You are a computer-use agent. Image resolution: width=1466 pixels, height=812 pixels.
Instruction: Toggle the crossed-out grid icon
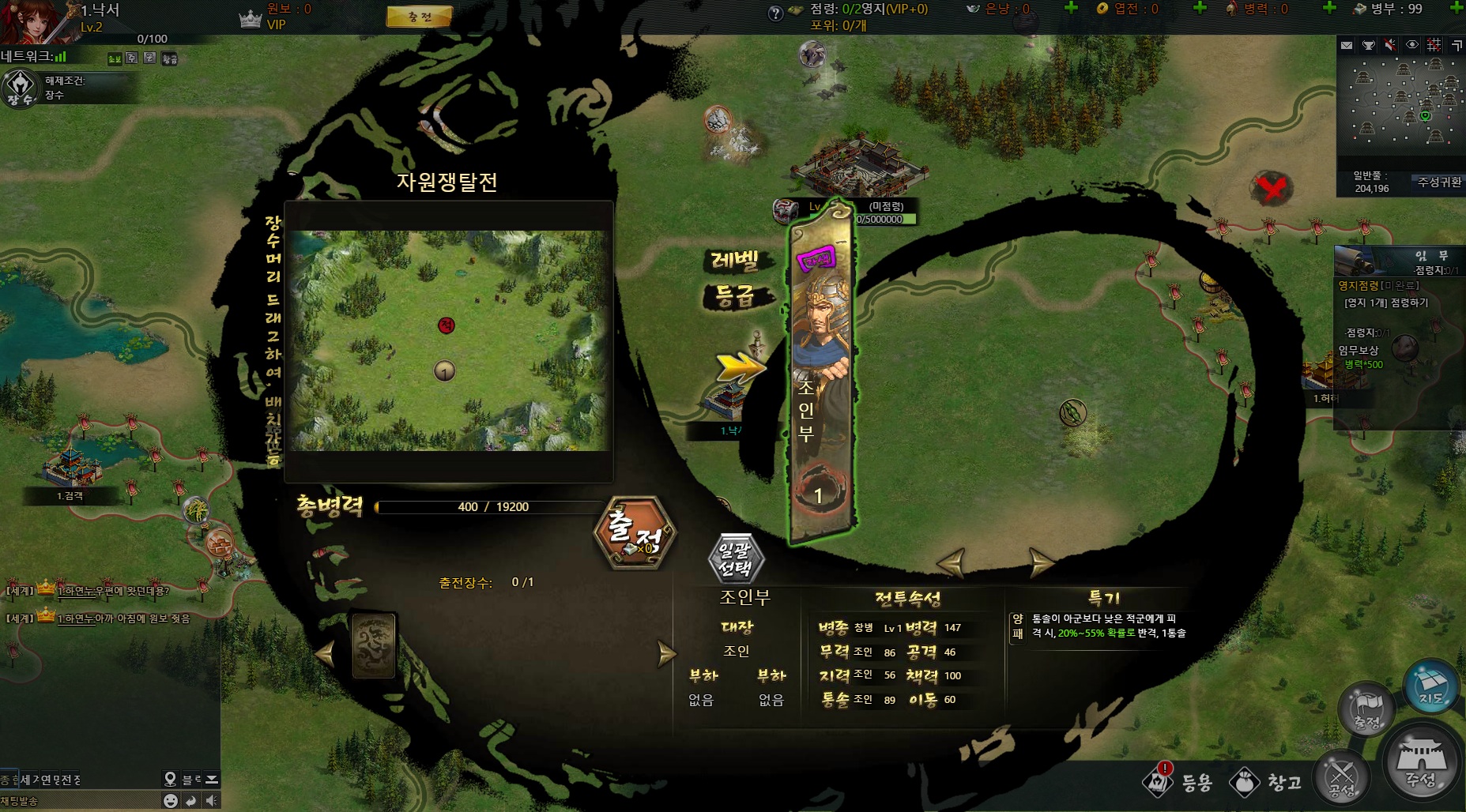tap(1434, 46)
